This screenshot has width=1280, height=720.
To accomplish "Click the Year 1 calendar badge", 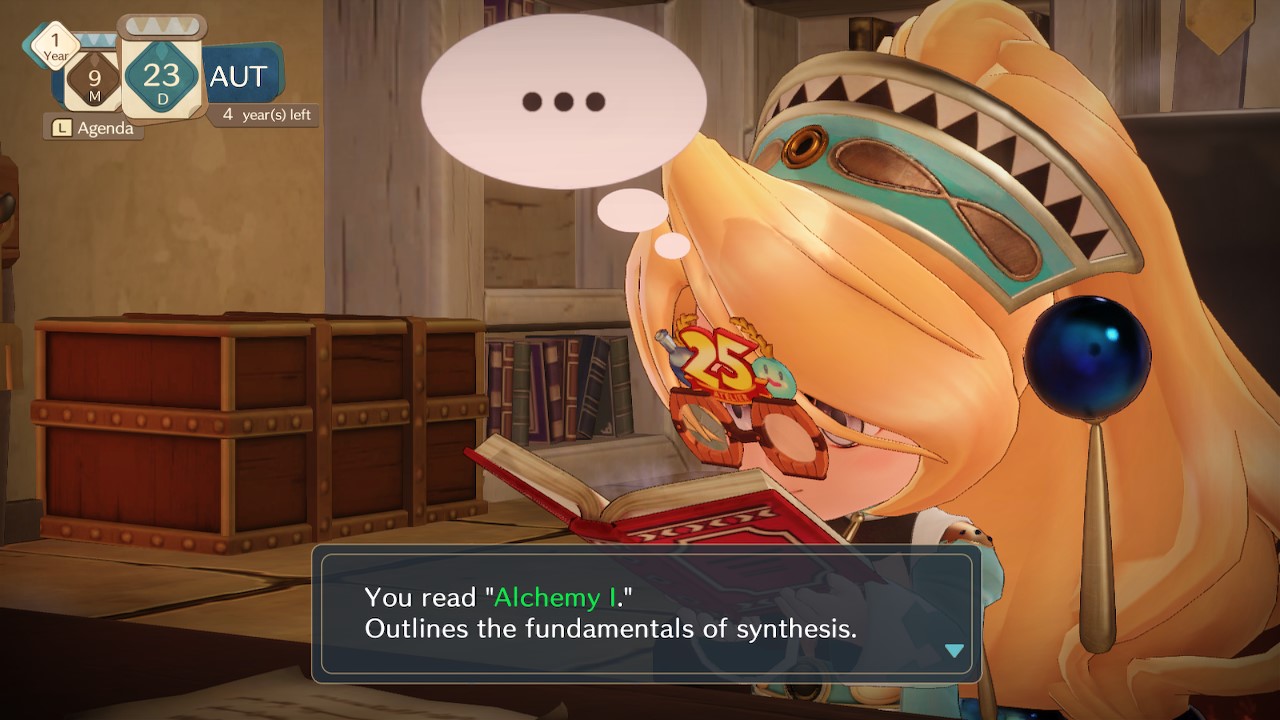I will tap(56, 44).
